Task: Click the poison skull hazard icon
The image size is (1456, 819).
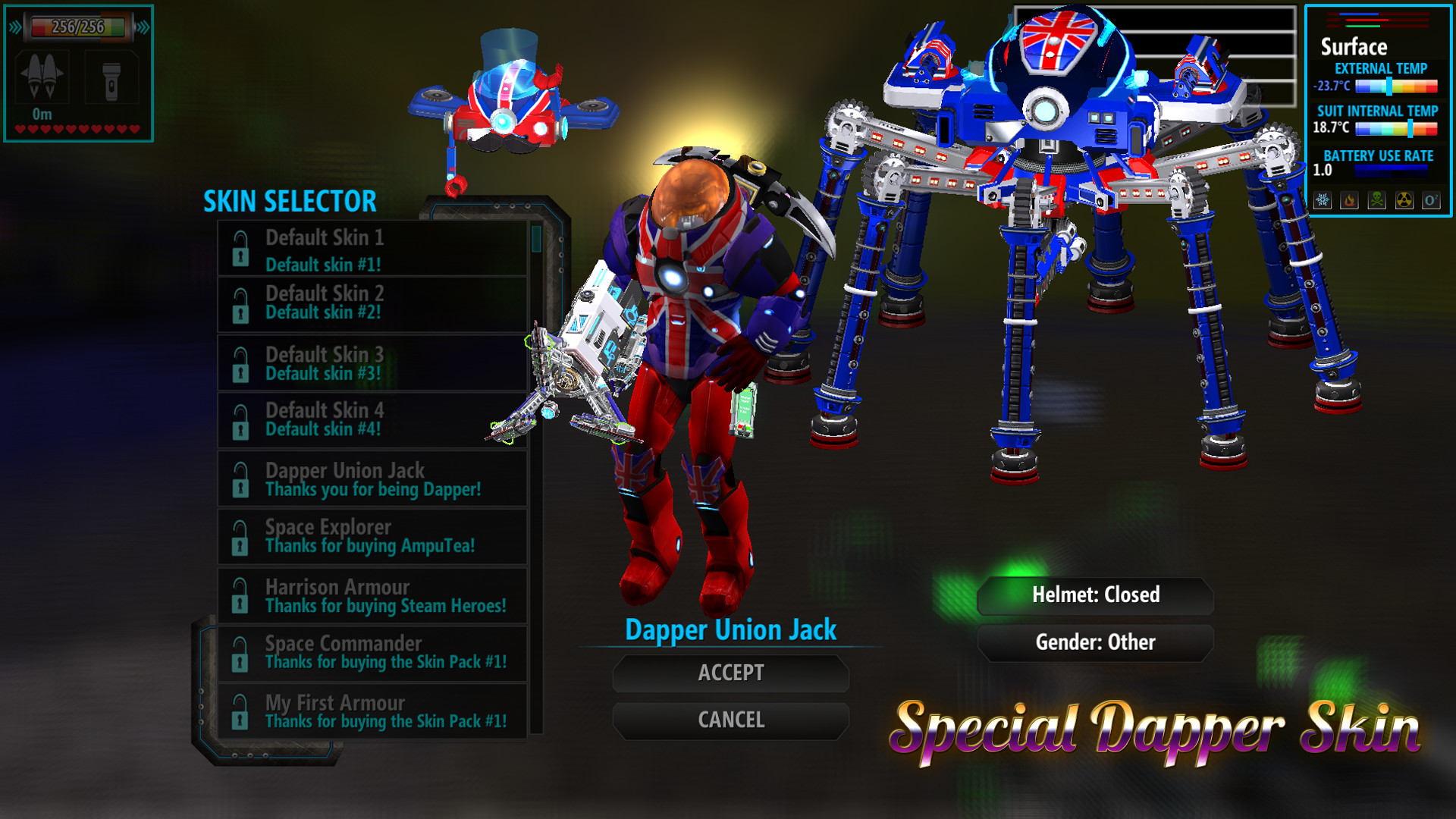Action: [1376, 200]
